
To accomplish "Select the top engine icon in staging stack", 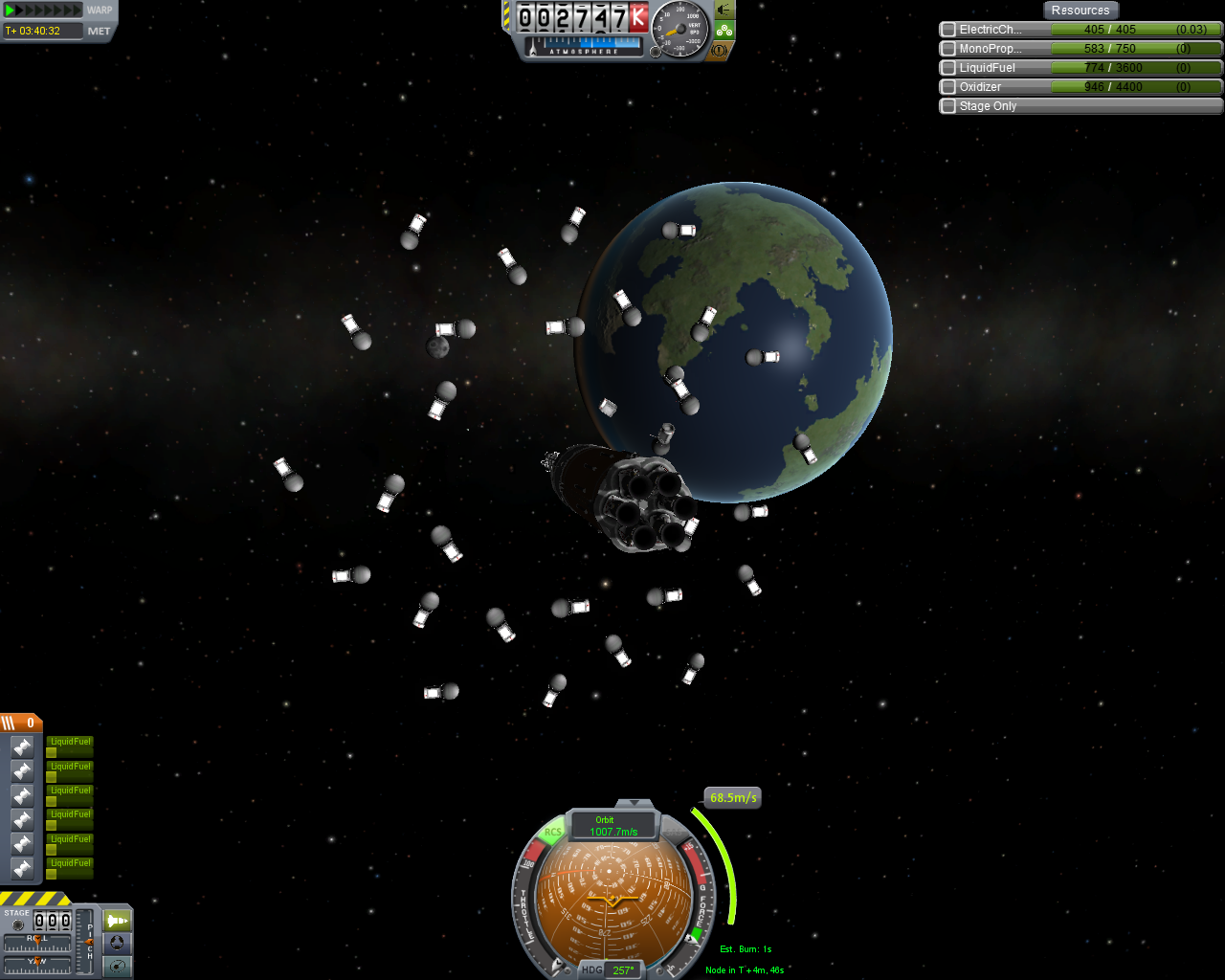I will click(x=22, y=747).
